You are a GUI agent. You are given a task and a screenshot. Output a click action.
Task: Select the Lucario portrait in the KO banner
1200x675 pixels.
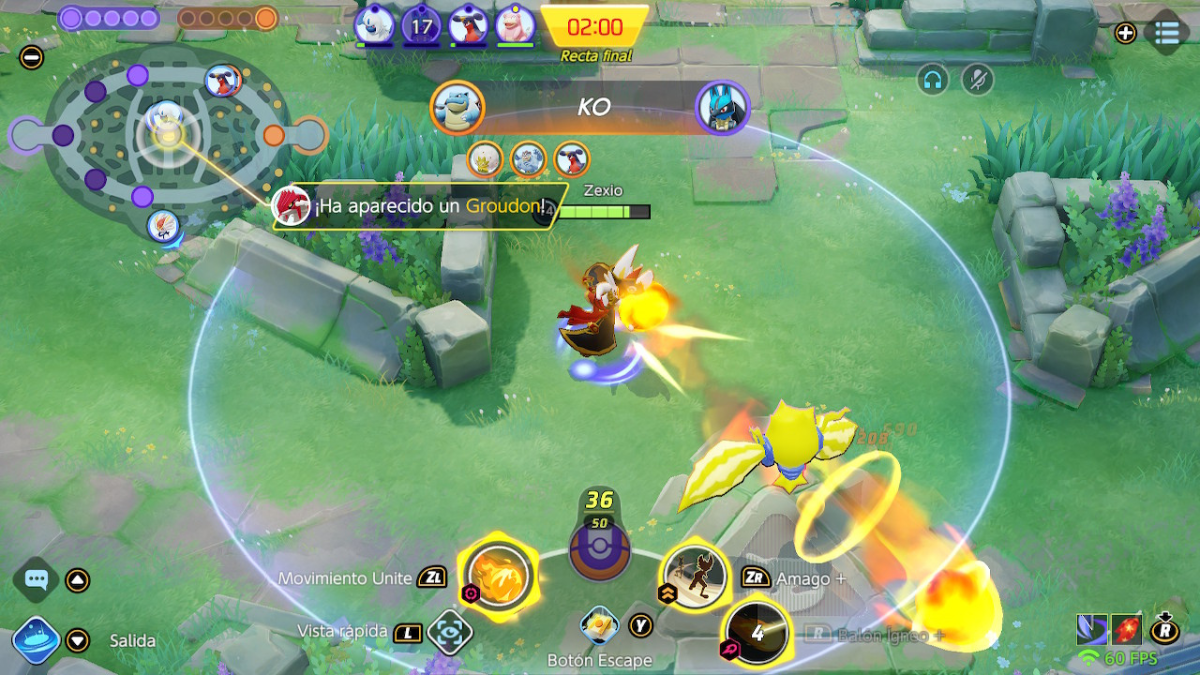(722, 107)
